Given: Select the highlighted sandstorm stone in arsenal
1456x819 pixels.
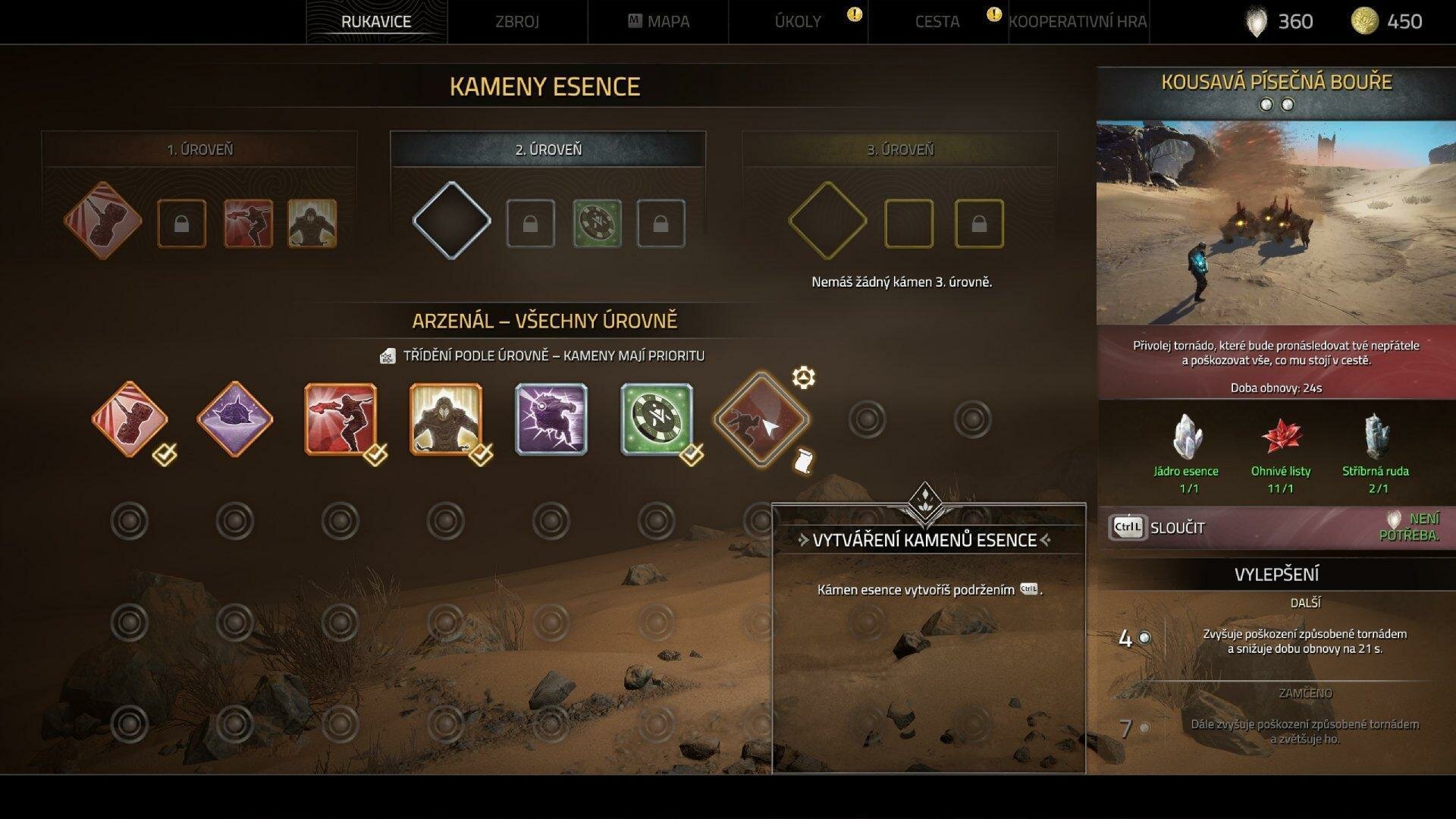Looking at the screenshot, I should [761, 419].
